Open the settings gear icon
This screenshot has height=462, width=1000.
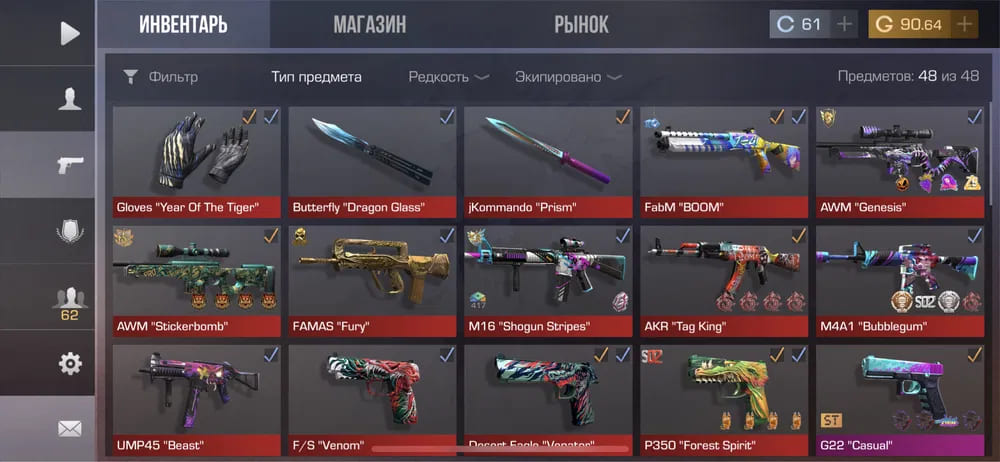69,362
